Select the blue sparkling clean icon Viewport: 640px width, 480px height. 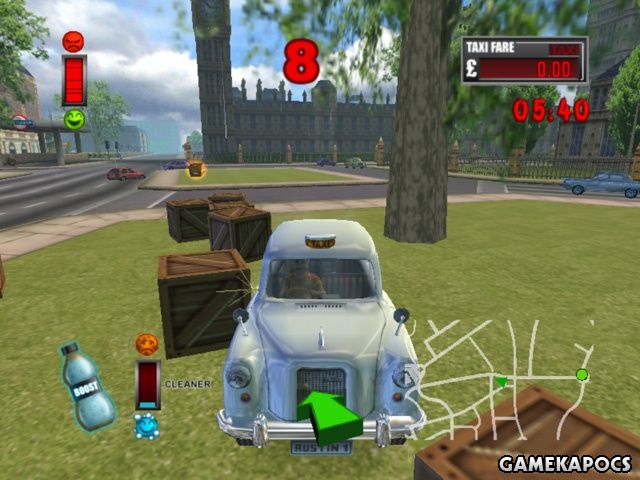[x=146, y=426]
